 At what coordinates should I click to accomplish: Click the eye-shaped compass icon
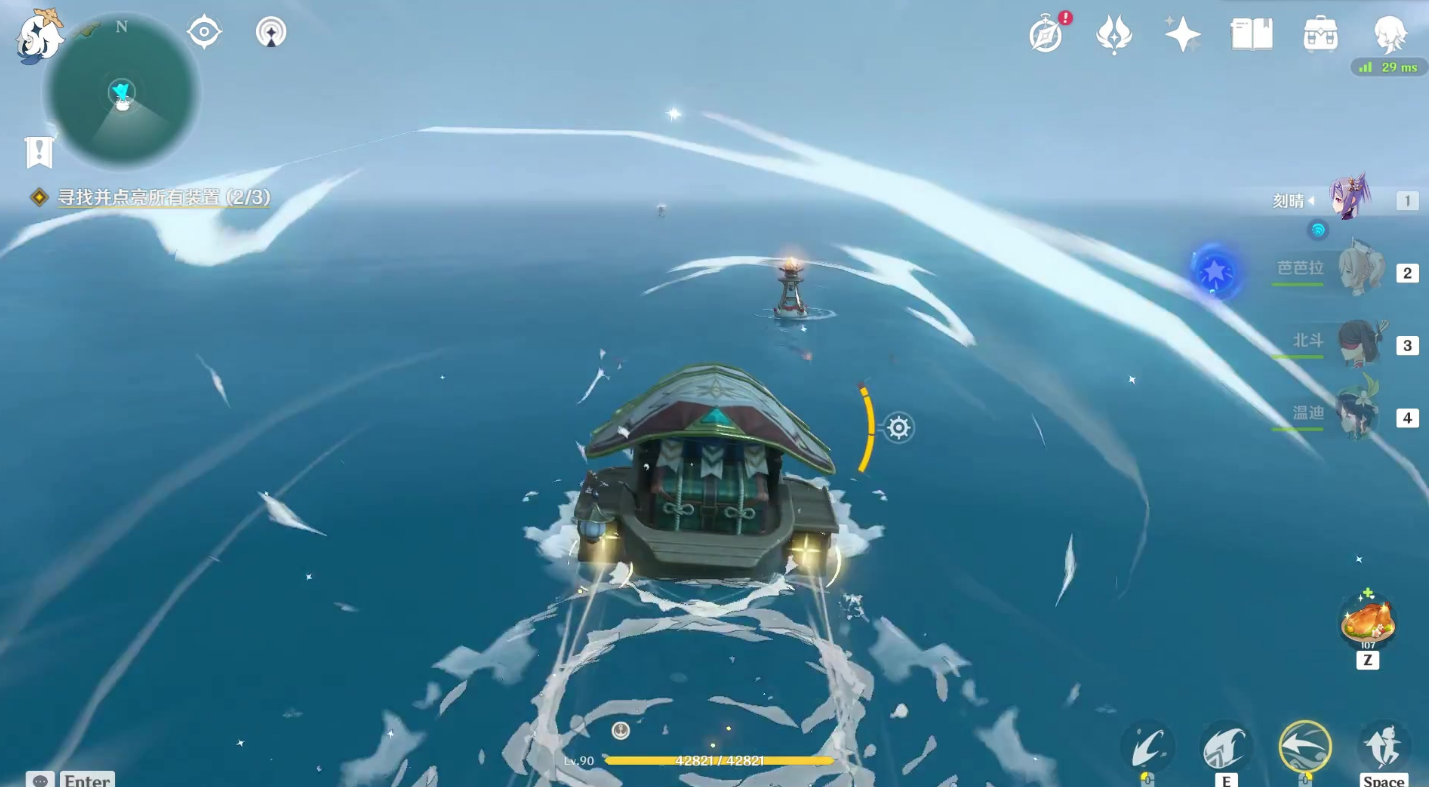click(204, 32)
